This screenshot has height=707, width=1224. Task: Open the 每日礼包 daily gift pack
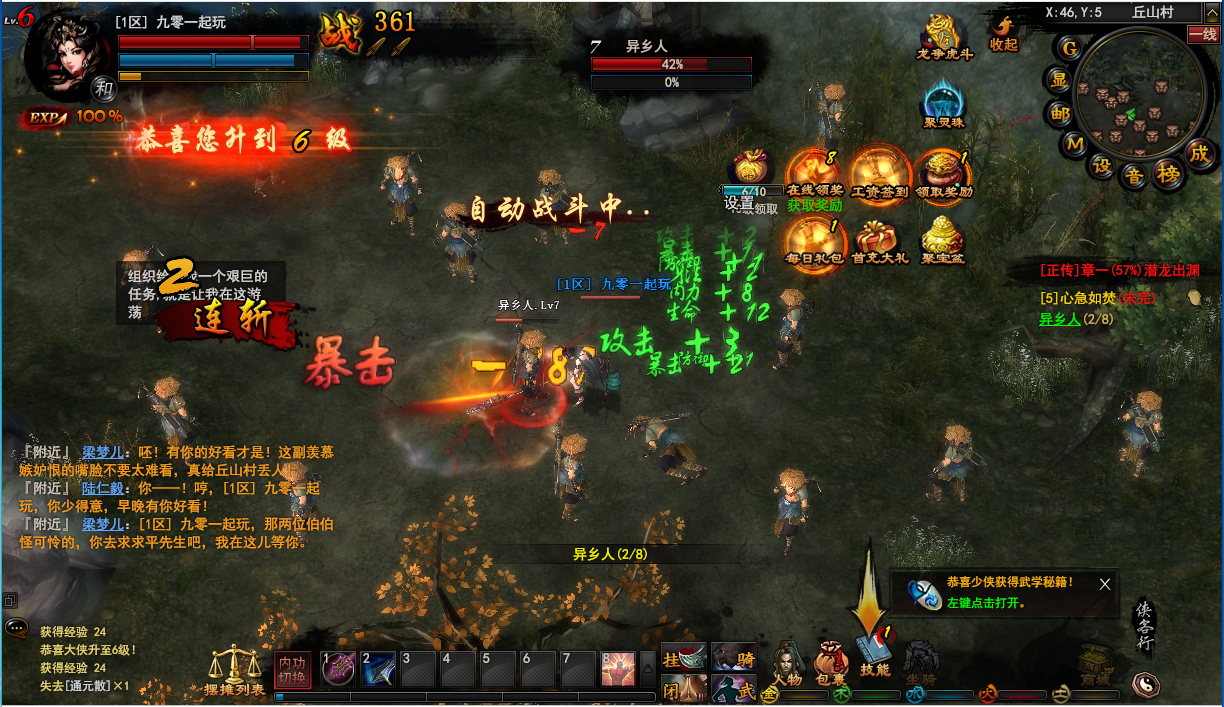(813, 241)
